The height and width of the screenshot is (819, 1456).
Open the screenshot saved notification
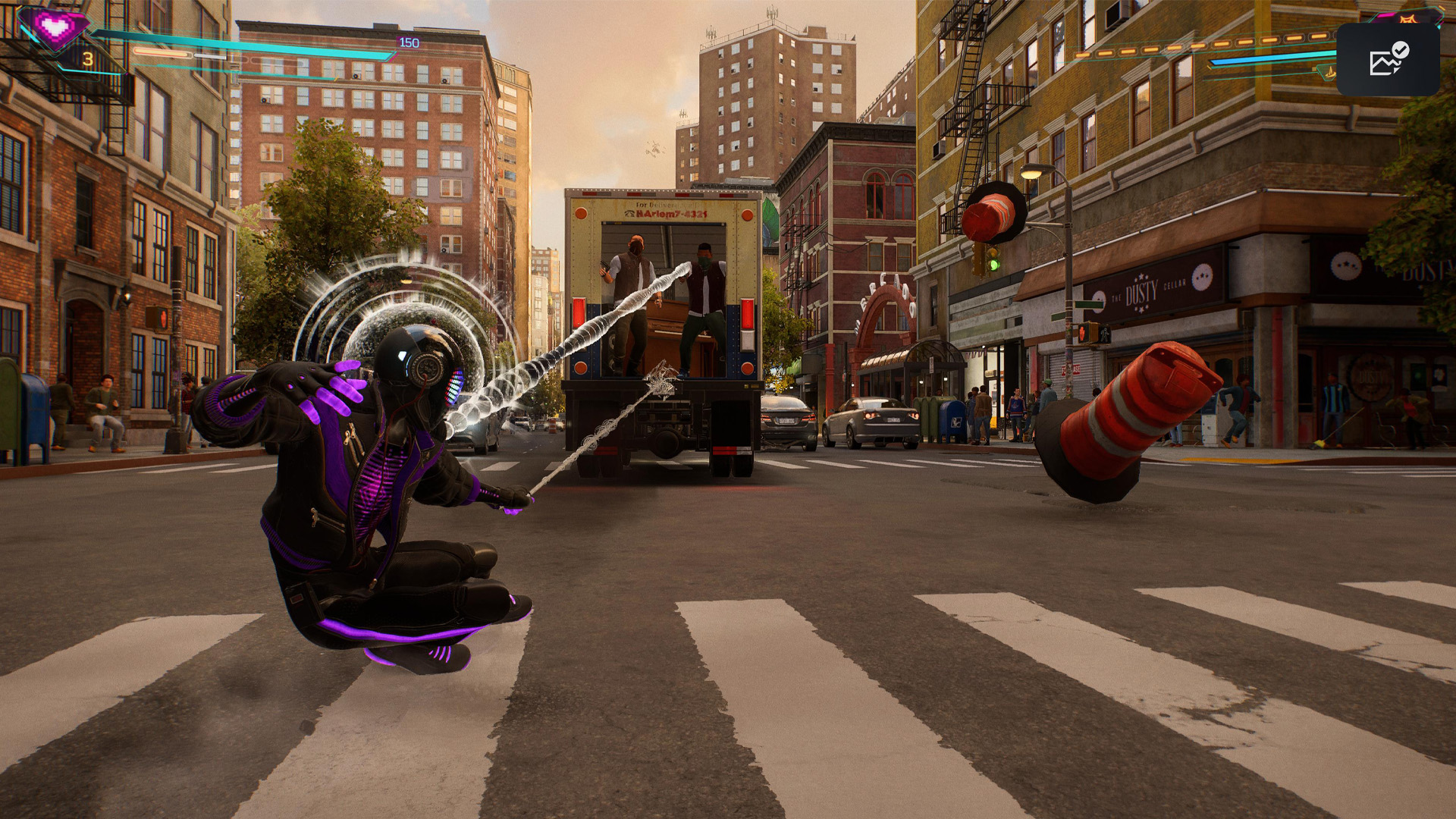[x=1388, y=60]
